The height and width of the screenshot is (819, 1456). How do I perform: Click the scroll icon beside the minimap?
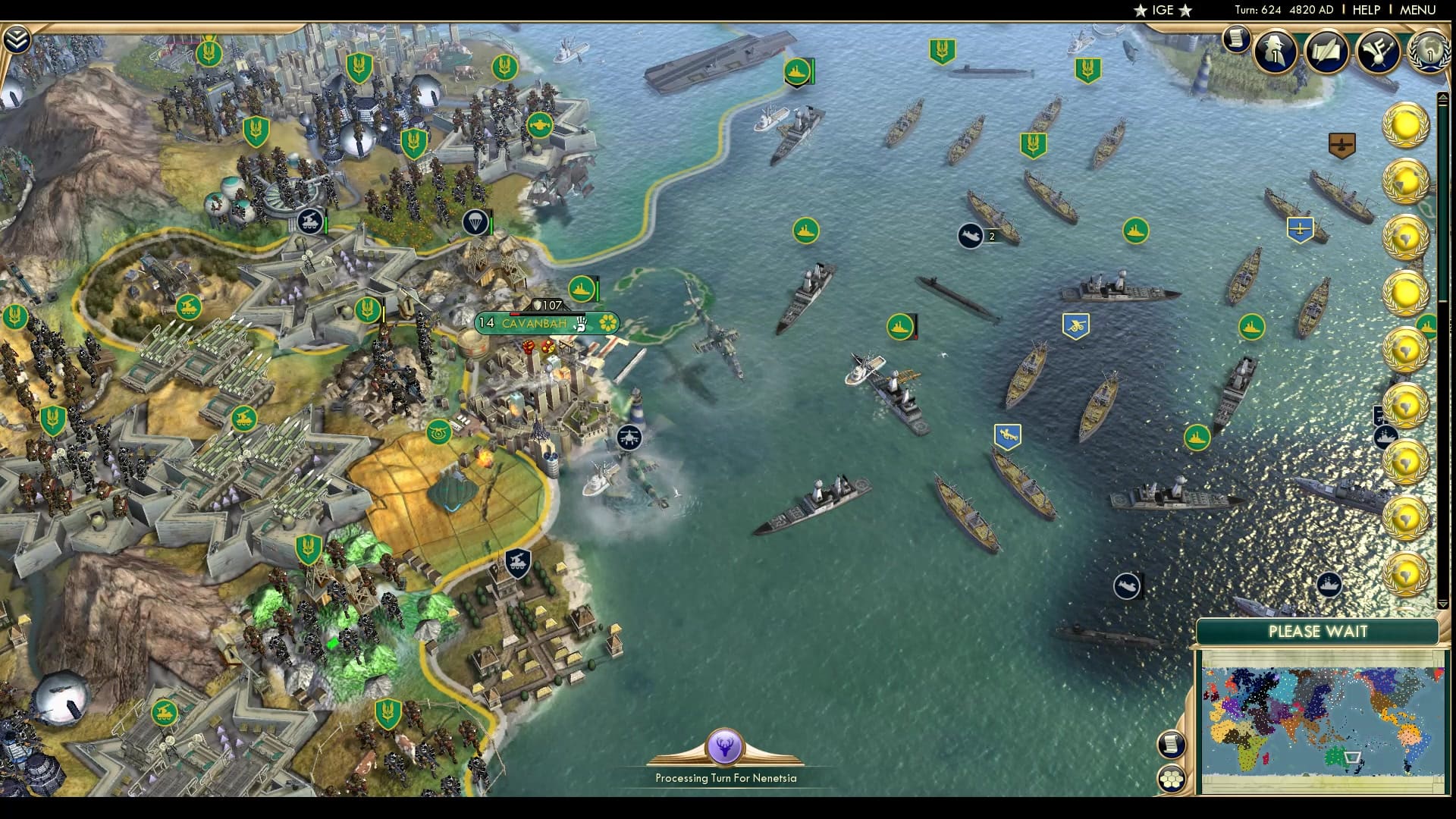click(x=1172, y=744)
